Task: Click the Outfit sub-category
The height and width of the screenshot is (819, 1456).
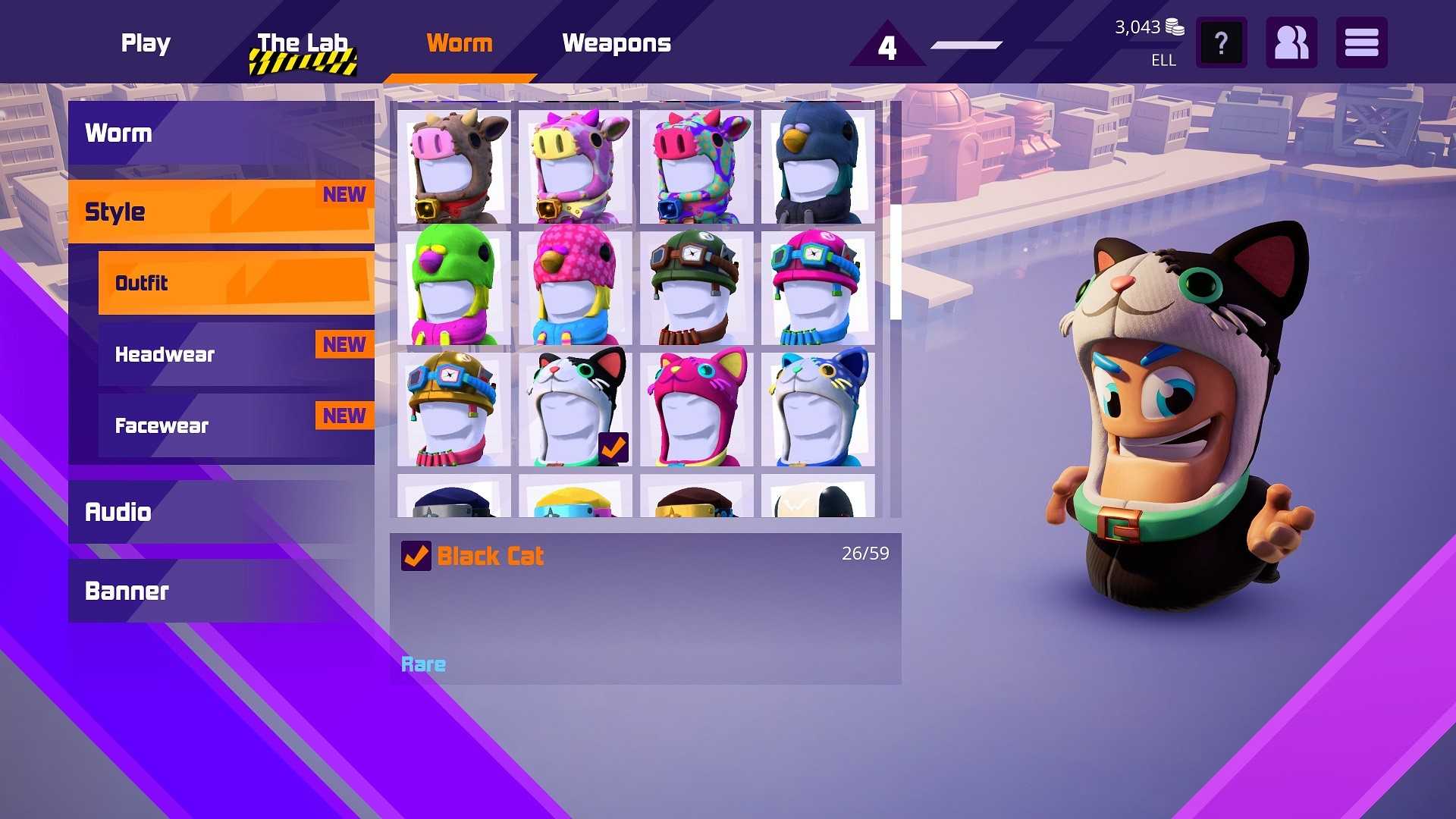Action: pos(141,283)
